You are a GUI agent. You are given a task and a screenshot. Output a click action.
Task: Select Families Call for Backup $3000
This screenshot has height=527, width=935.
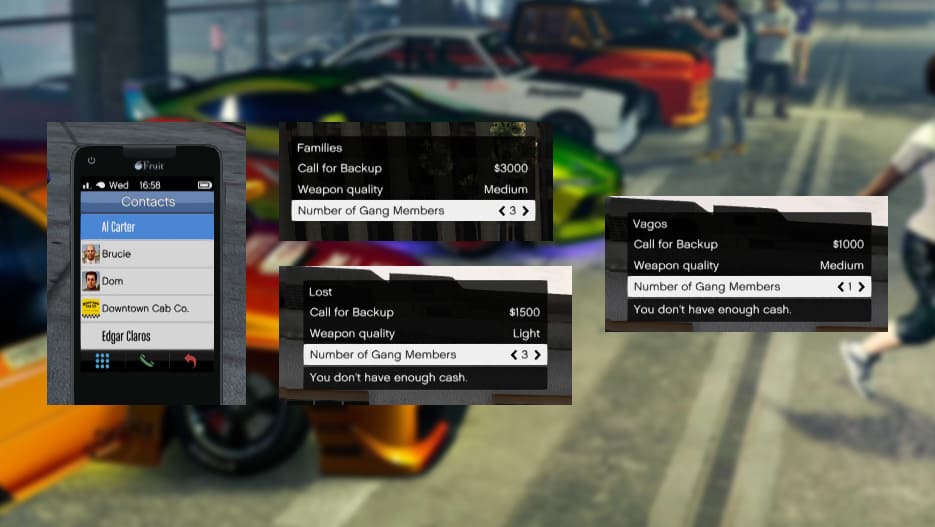412,168
